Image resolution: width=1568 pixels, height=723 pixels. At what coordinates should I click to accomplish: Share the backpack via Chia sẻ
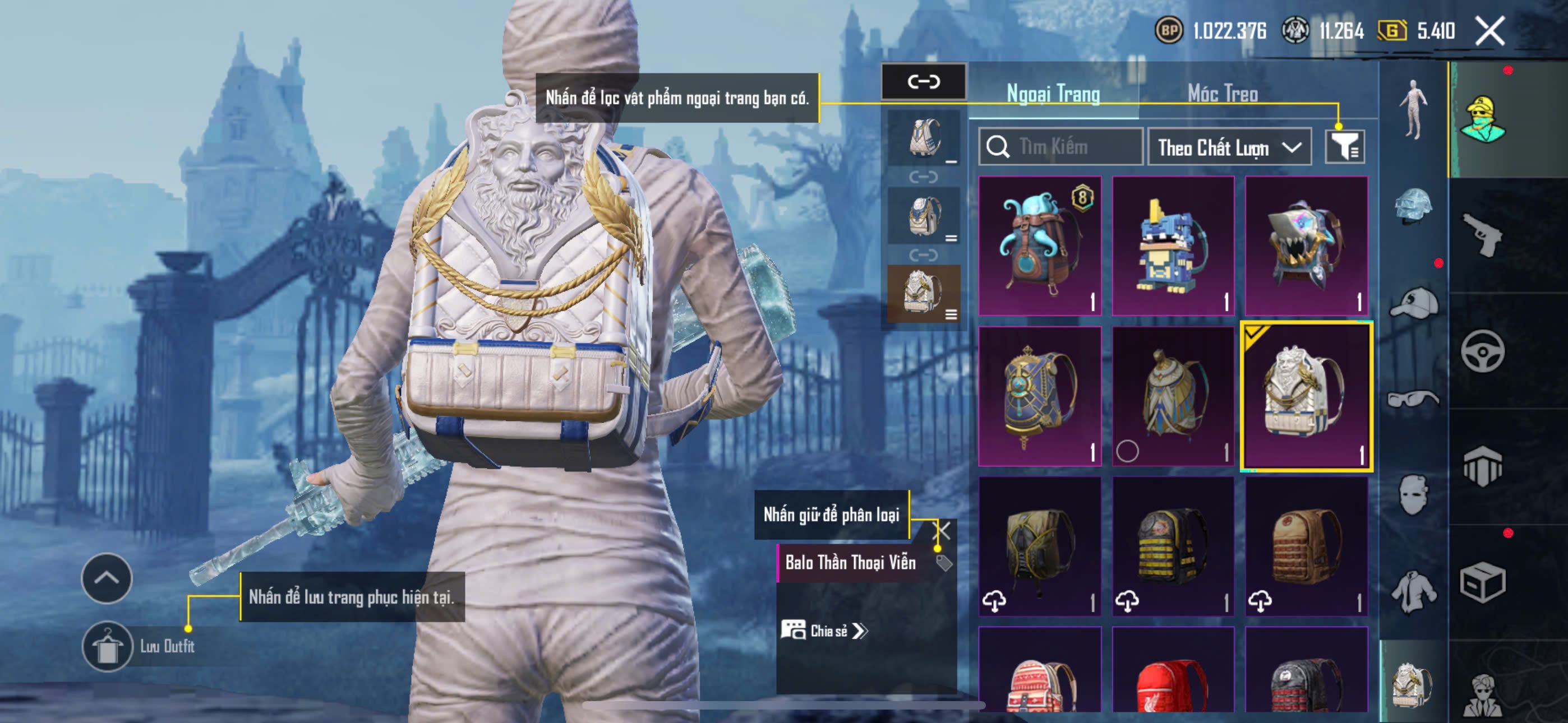pos(824,631)
